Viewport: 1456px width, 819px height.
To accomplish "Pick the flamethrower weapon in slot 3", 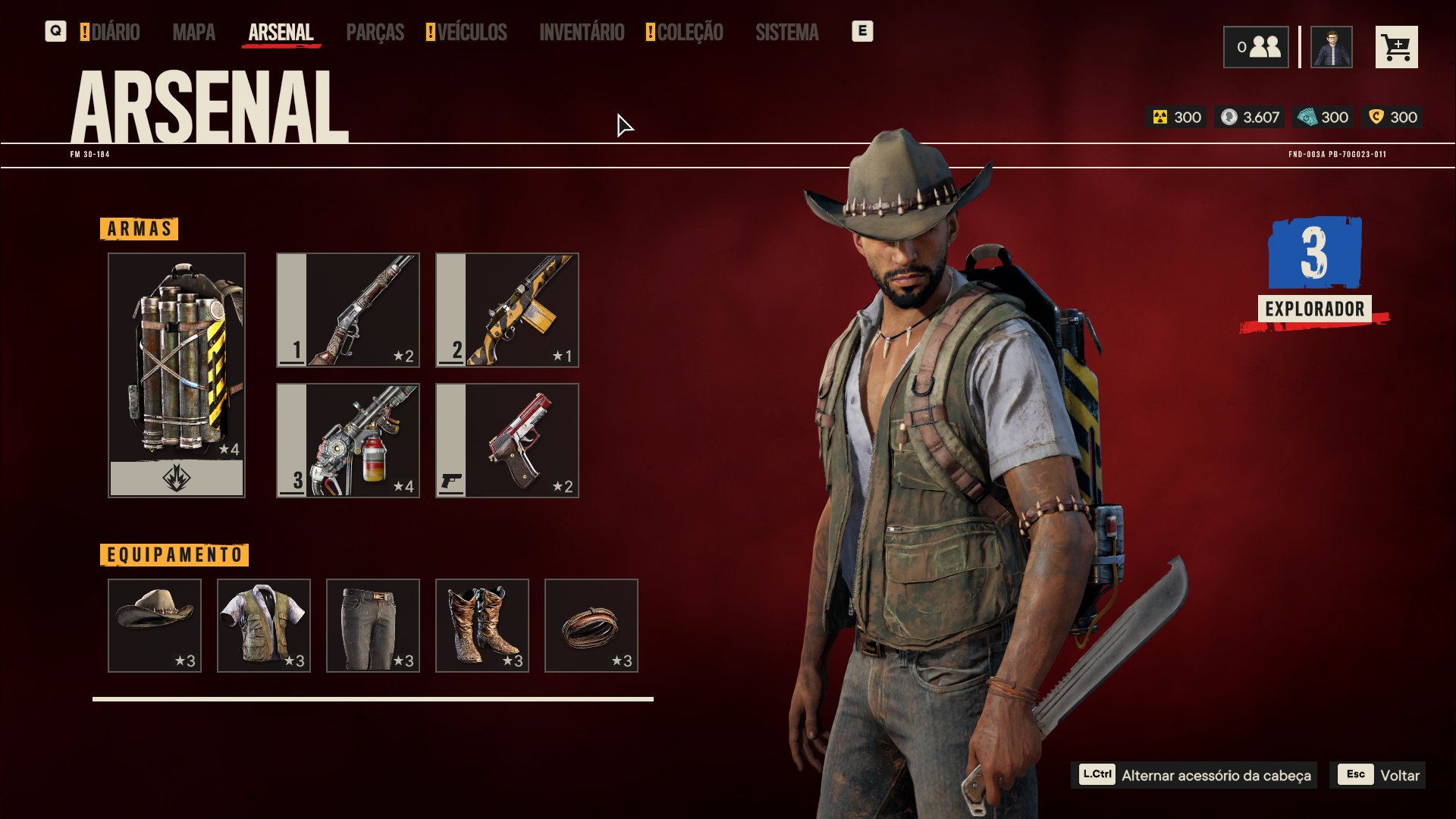I will pos(348,441).
